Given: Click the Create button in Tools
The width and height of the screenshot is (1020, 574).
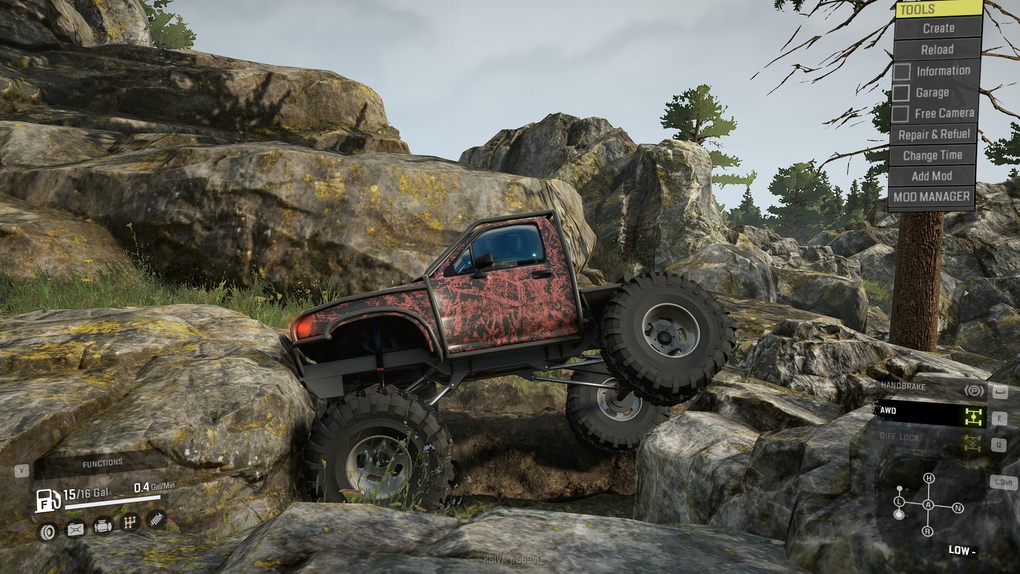Looking at the screenshot, I should 938,28.
